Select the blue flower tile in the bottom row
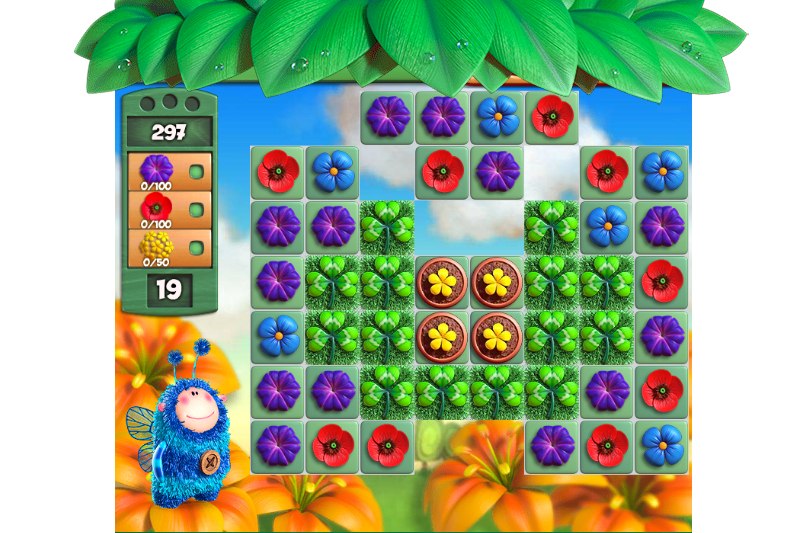Viewport: 800px width, 533px height. coord(661,445)
